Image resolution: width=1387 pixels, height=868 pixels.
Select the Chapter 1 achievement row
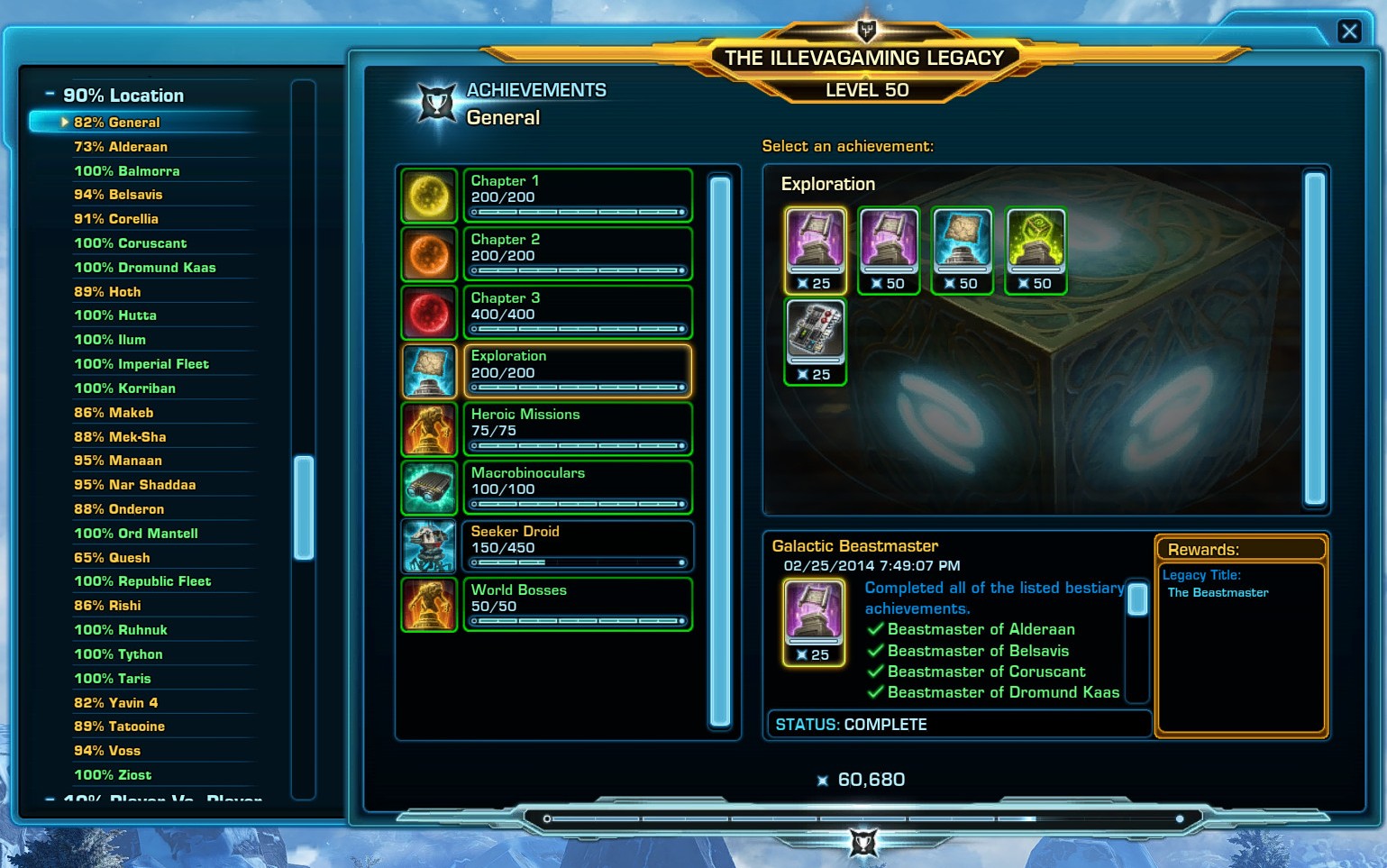click(x=577, y=195)
